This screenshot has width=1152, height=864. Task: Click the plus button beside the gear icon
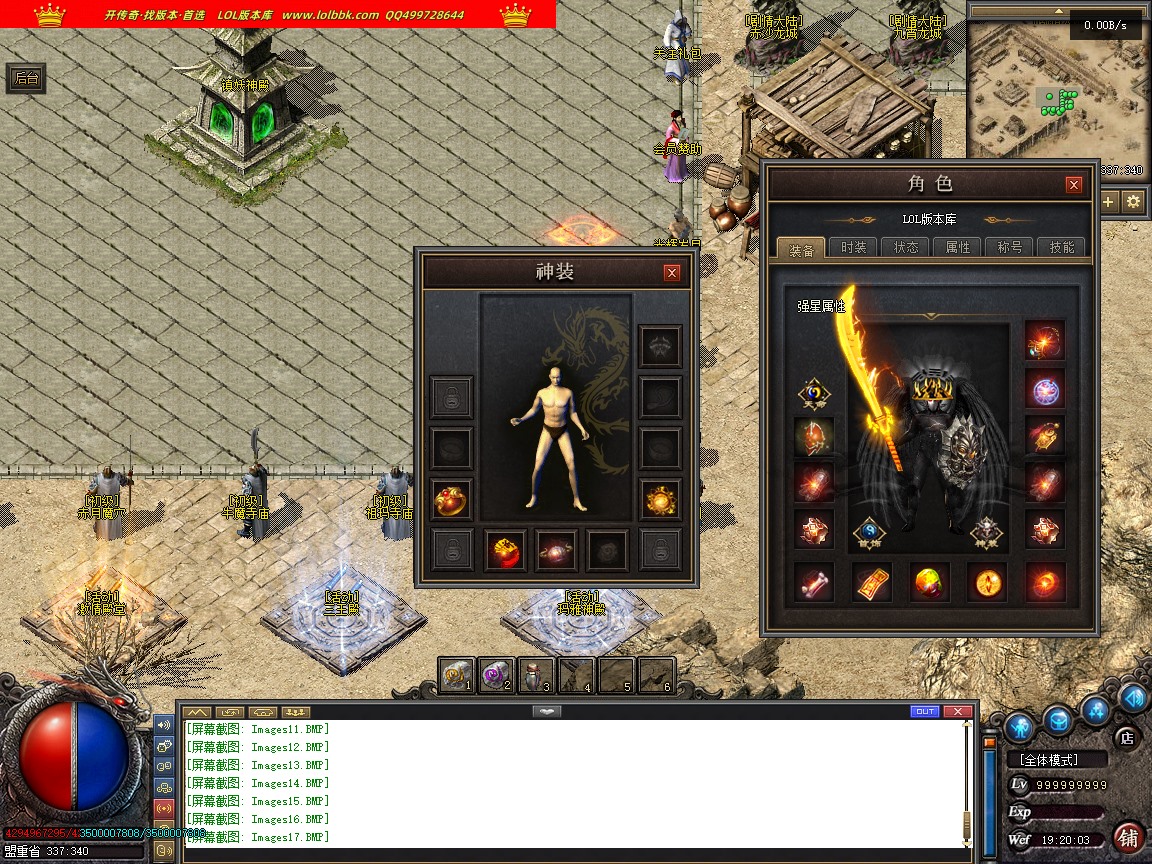[1108, 201]
